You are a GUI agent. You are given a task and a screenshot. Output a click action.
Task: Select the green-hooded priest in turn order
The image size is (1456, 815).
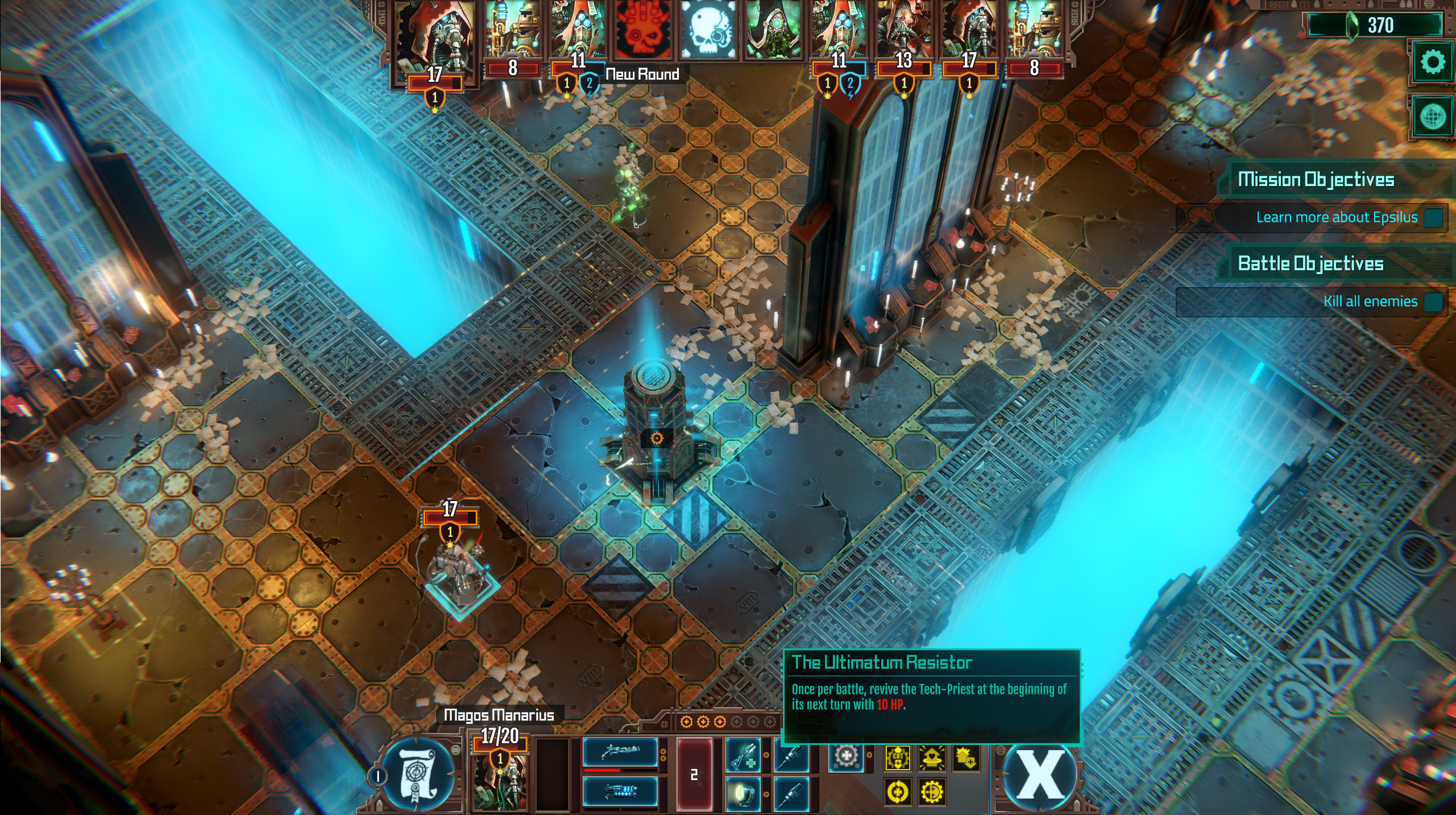tap(771, 30)
